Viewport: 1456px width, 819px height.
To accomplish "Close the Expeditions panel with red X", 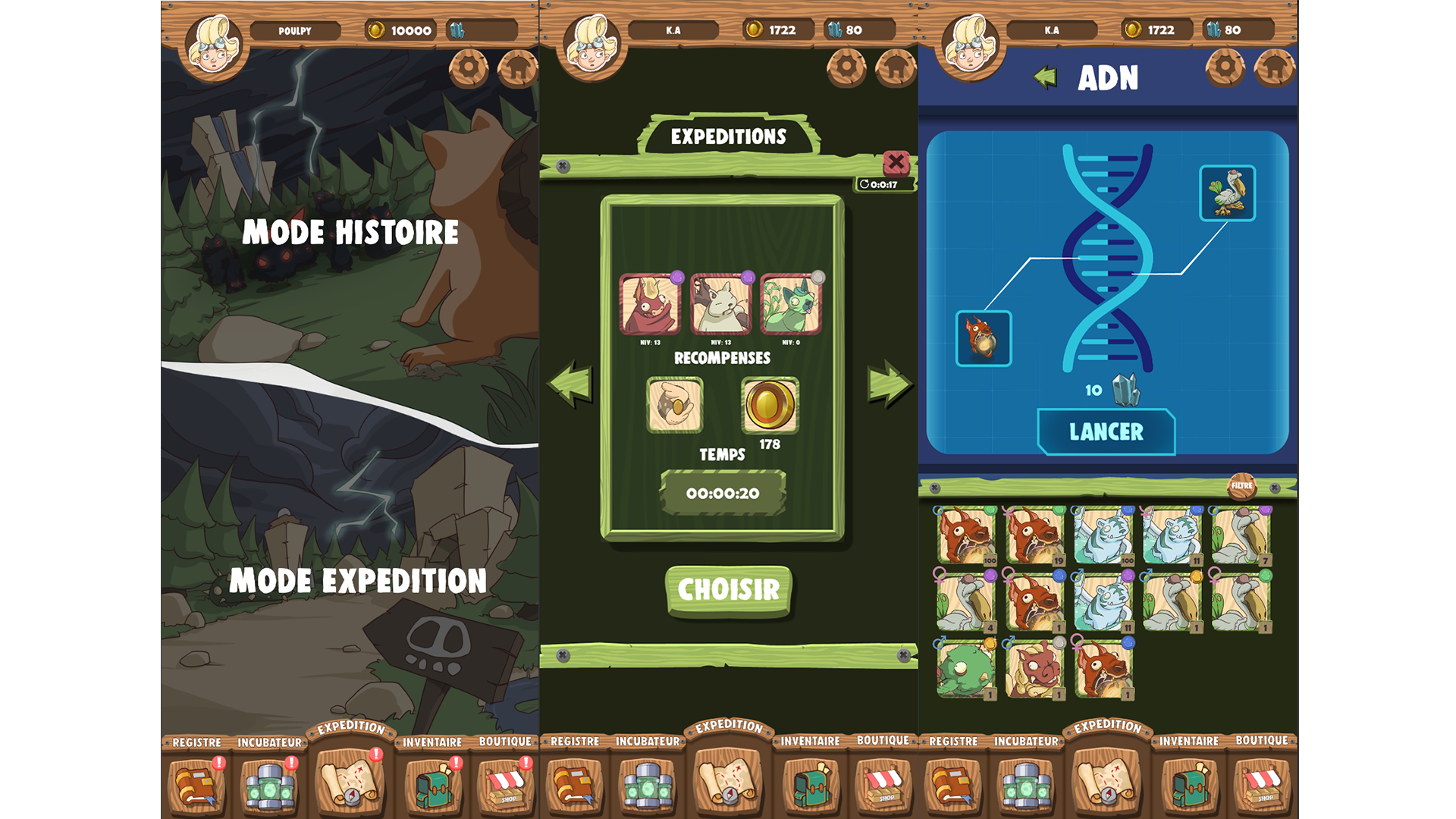I will pyautogui.click(x=896, y=162).
